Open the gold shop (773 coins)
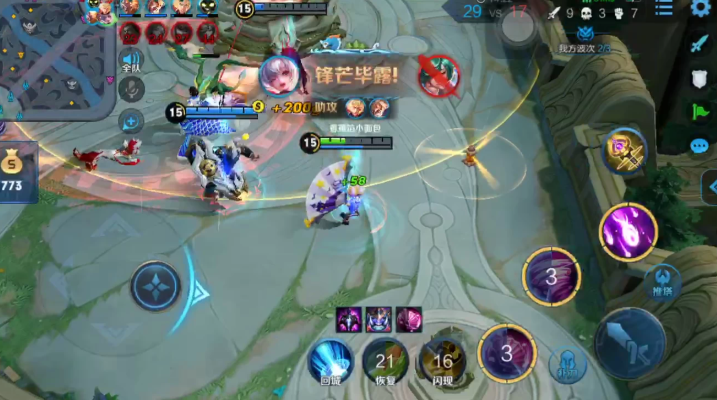 tap(14, 170)
